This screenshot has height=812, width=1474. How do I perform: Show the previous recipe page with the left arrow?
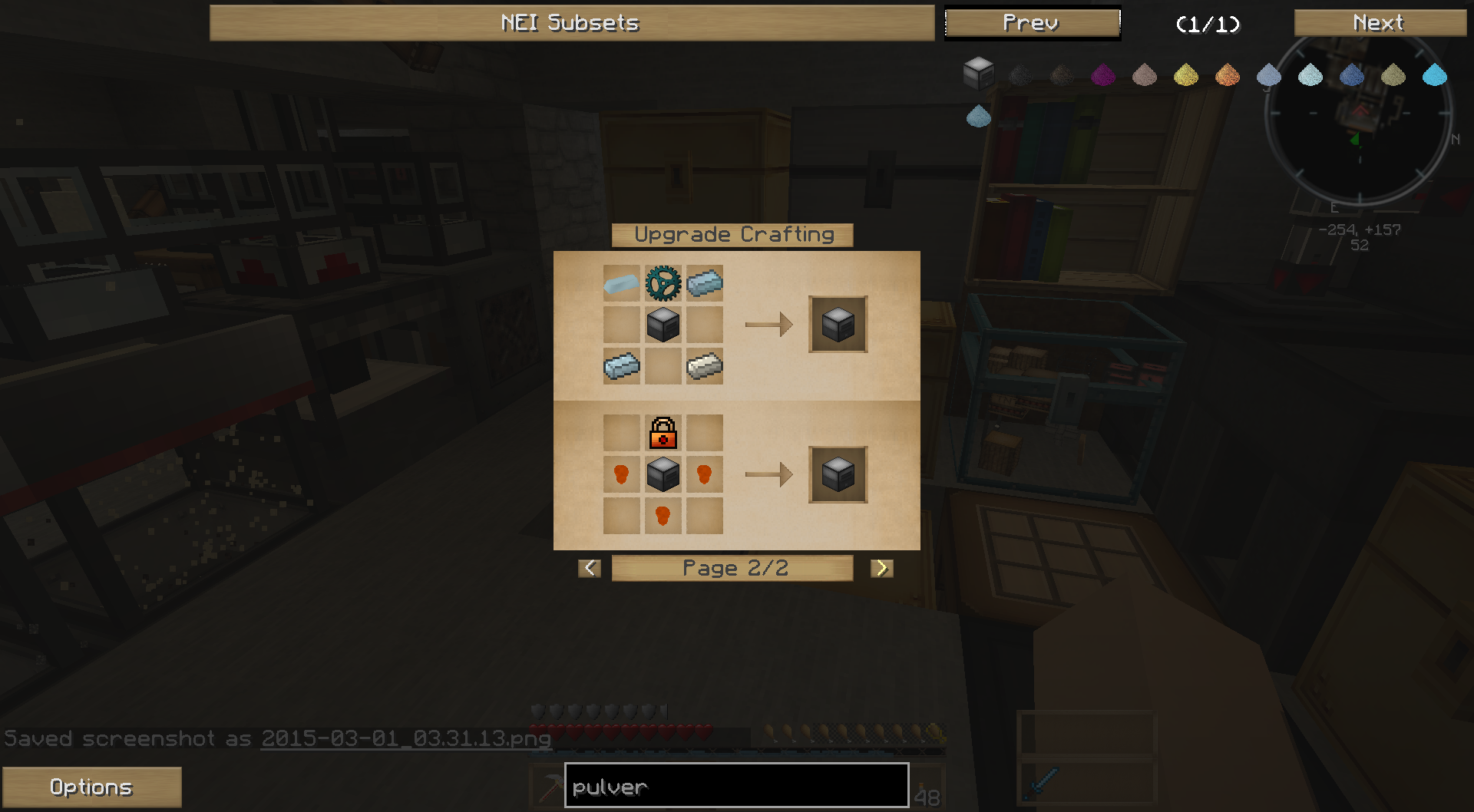pos(590,568)
